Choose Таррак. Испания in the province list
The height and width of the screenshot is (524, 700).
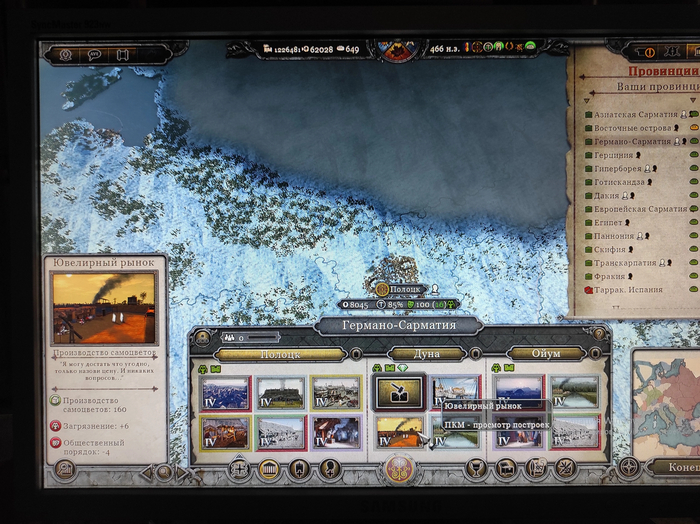pyautogui.click(x=628, y=290)
